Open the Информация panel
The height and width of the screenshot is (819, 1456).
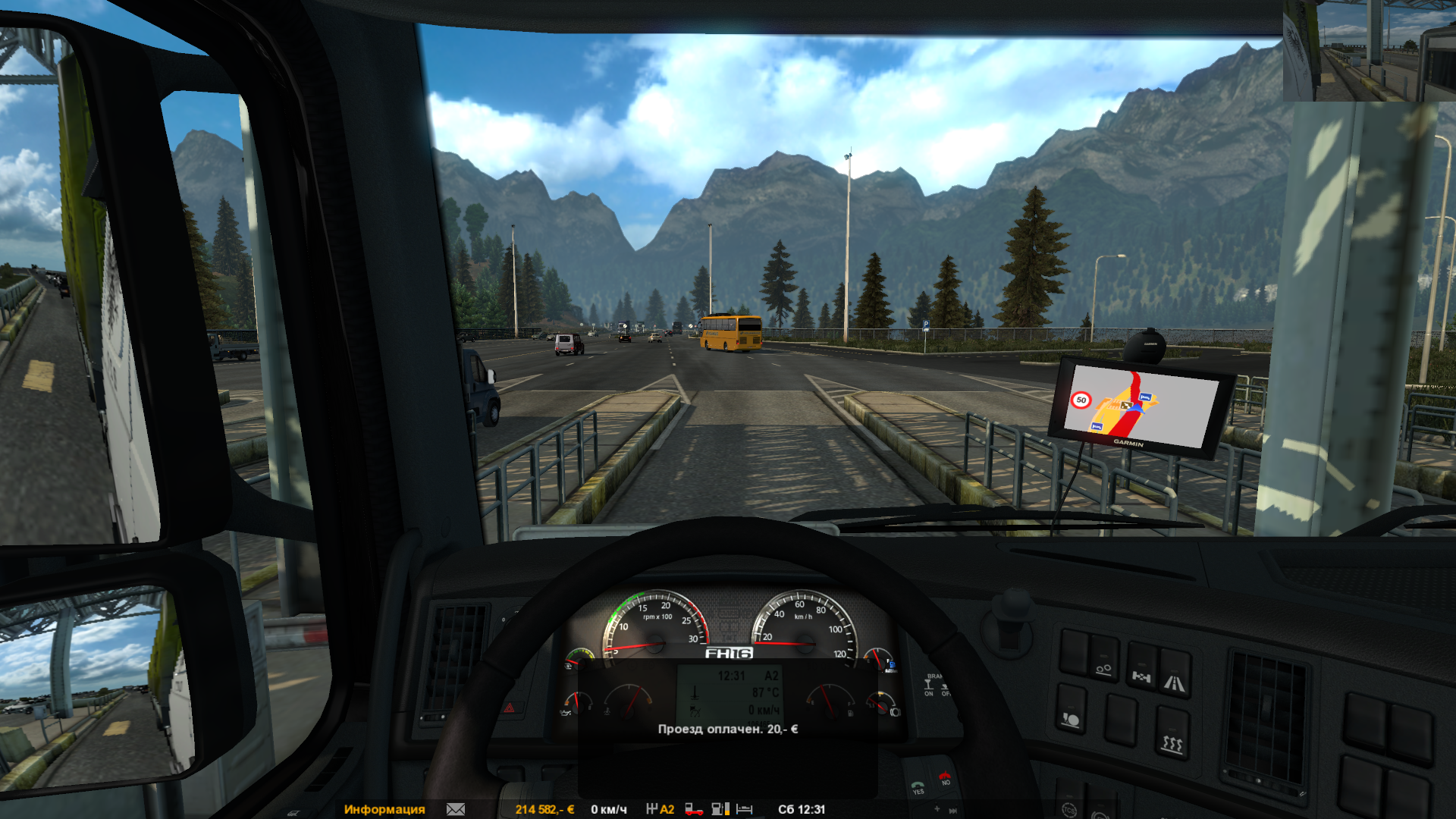[x=384, y=809]
